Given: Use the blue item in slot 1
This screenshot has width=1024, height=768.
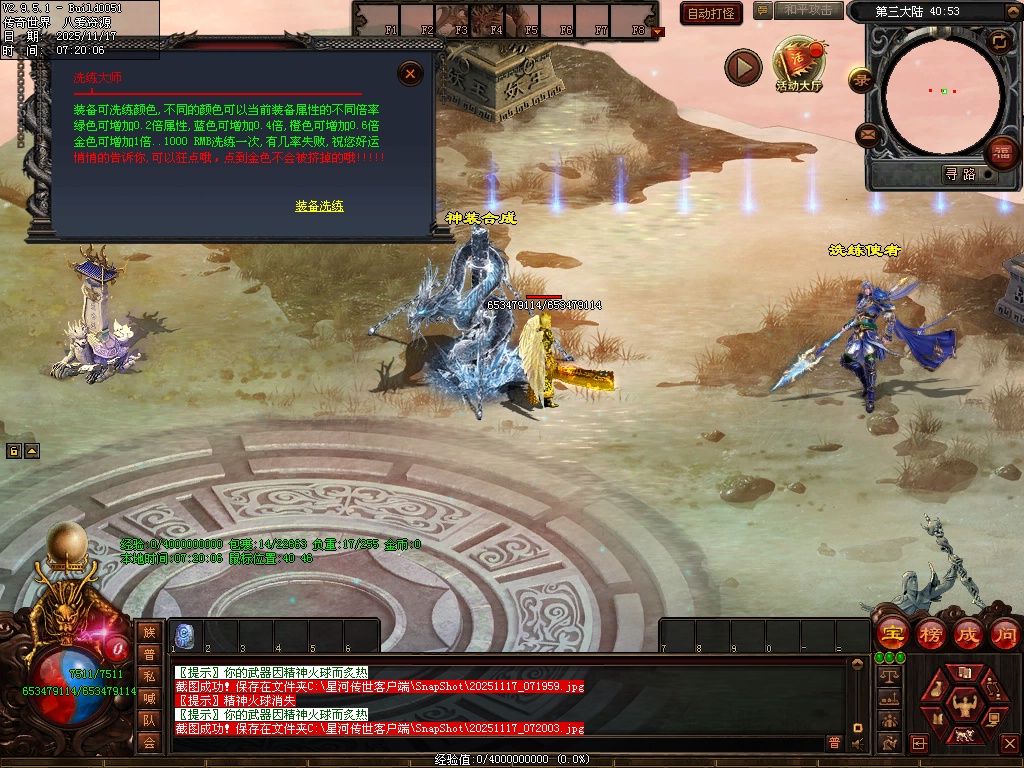Looking at the screenshot, I should [x=186, y=634].
